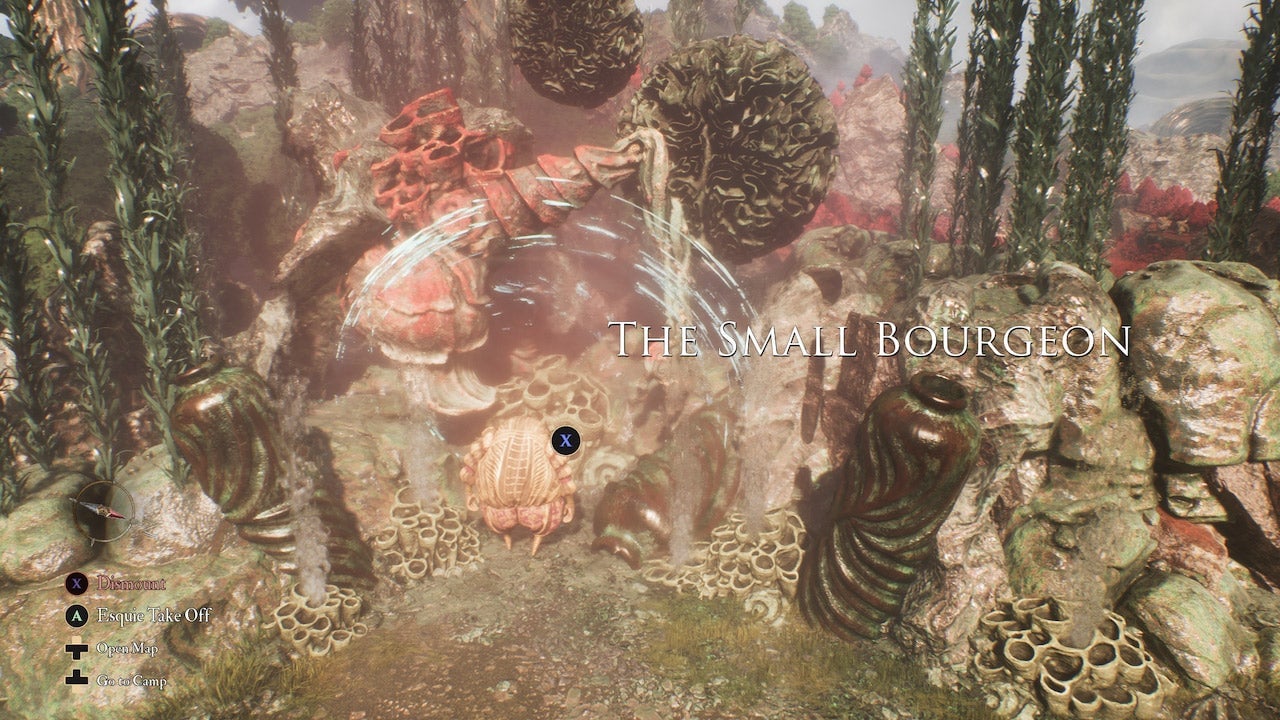Click the 'Go to Camp' label text
Viewport: 1280px width, 720px height.
coord(133,680)
